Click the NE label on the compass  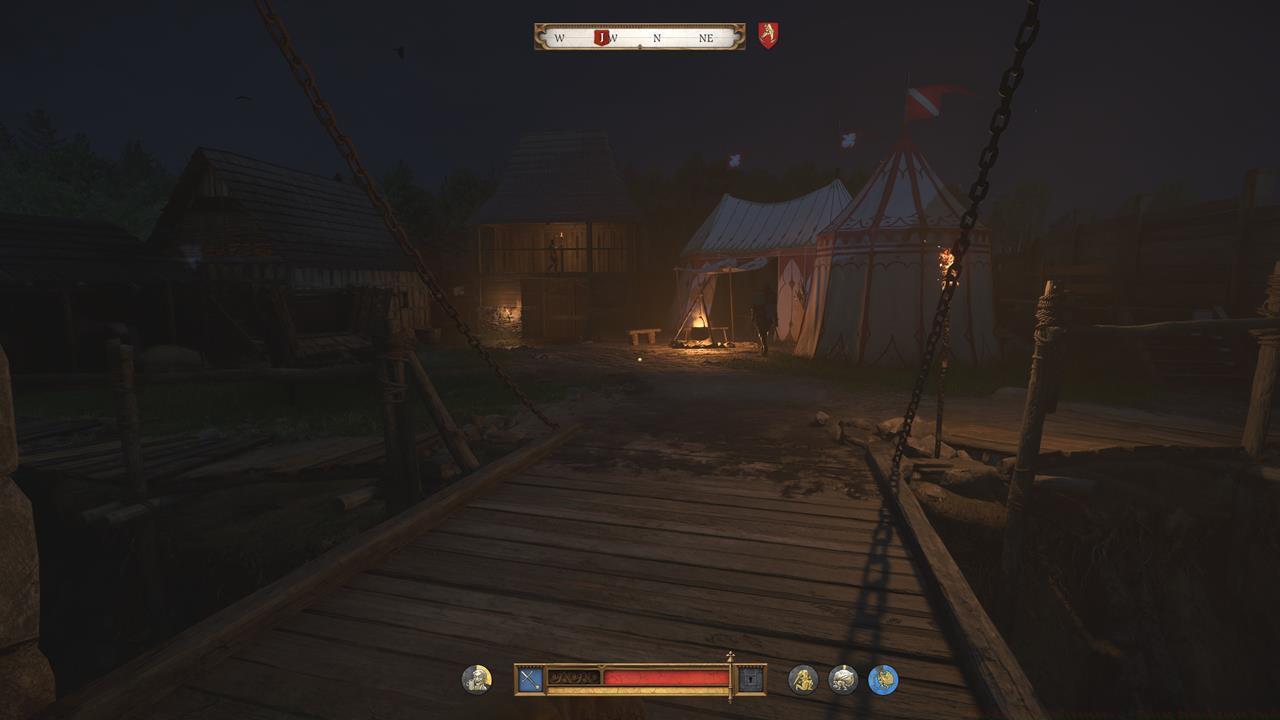(x=708, y=38)
